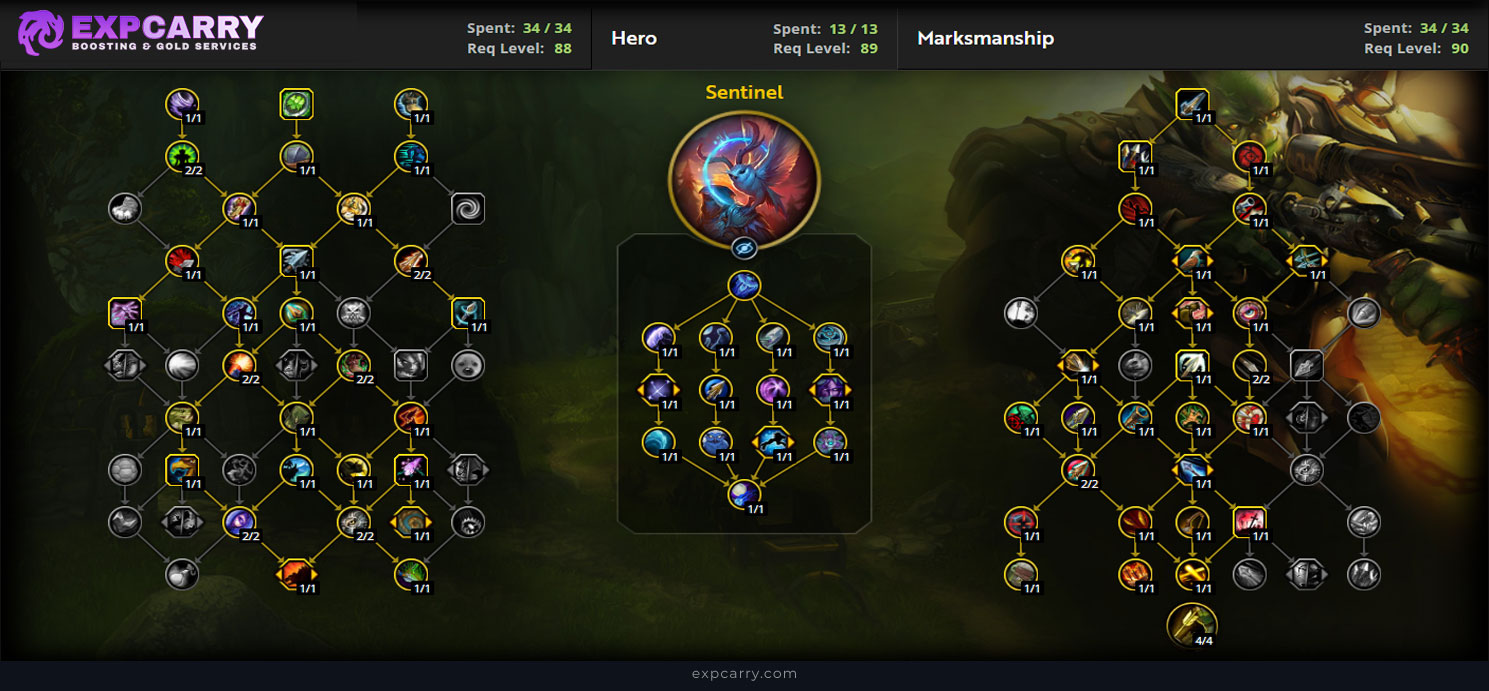Pick the glowing orb Sentinel capstone talent
The image size is (1489, 691).
click(744, 493)
